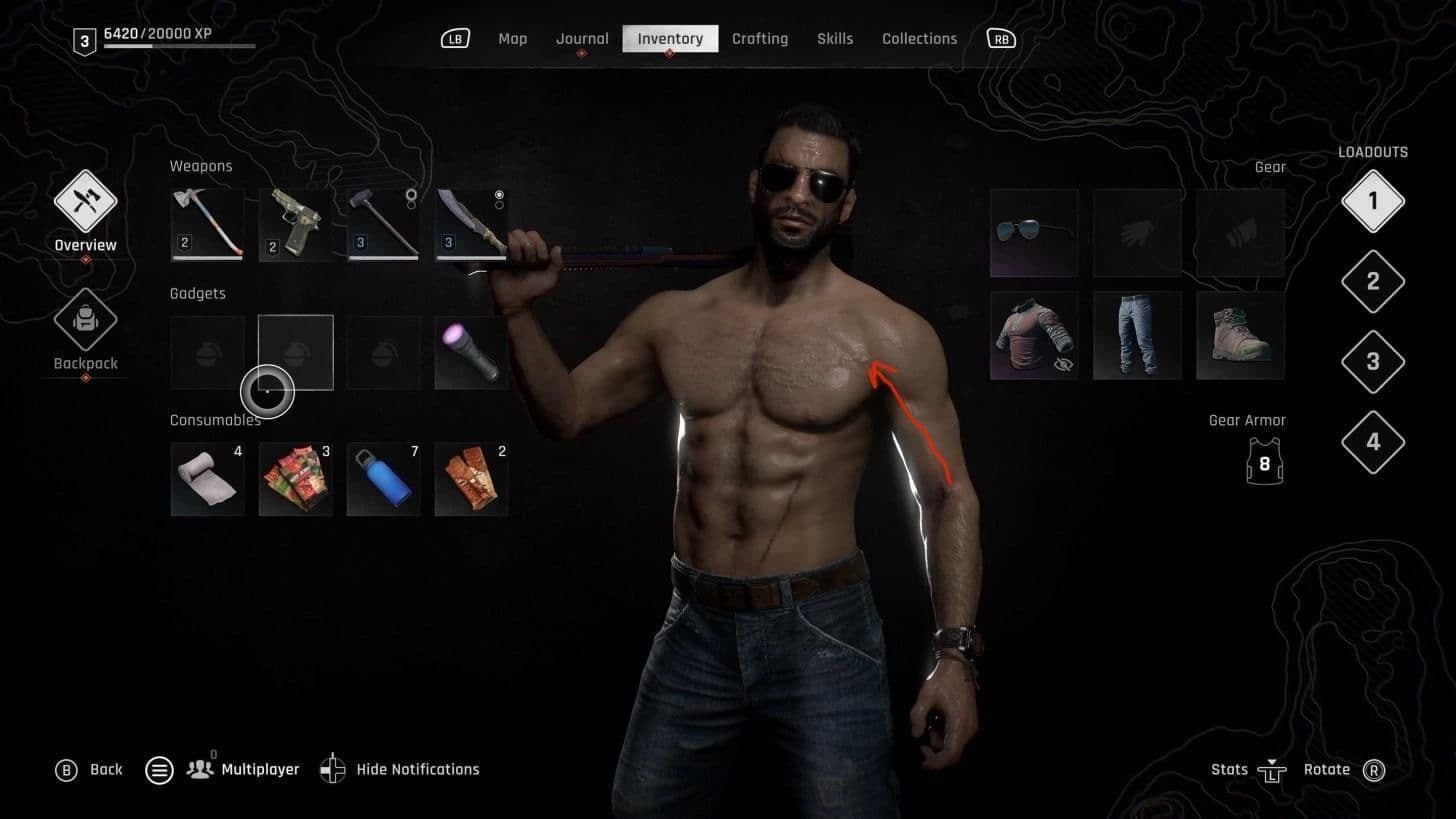Go to the Skills tab
Viewport: 1456px width, 819px height.
(x=834, y=39)
